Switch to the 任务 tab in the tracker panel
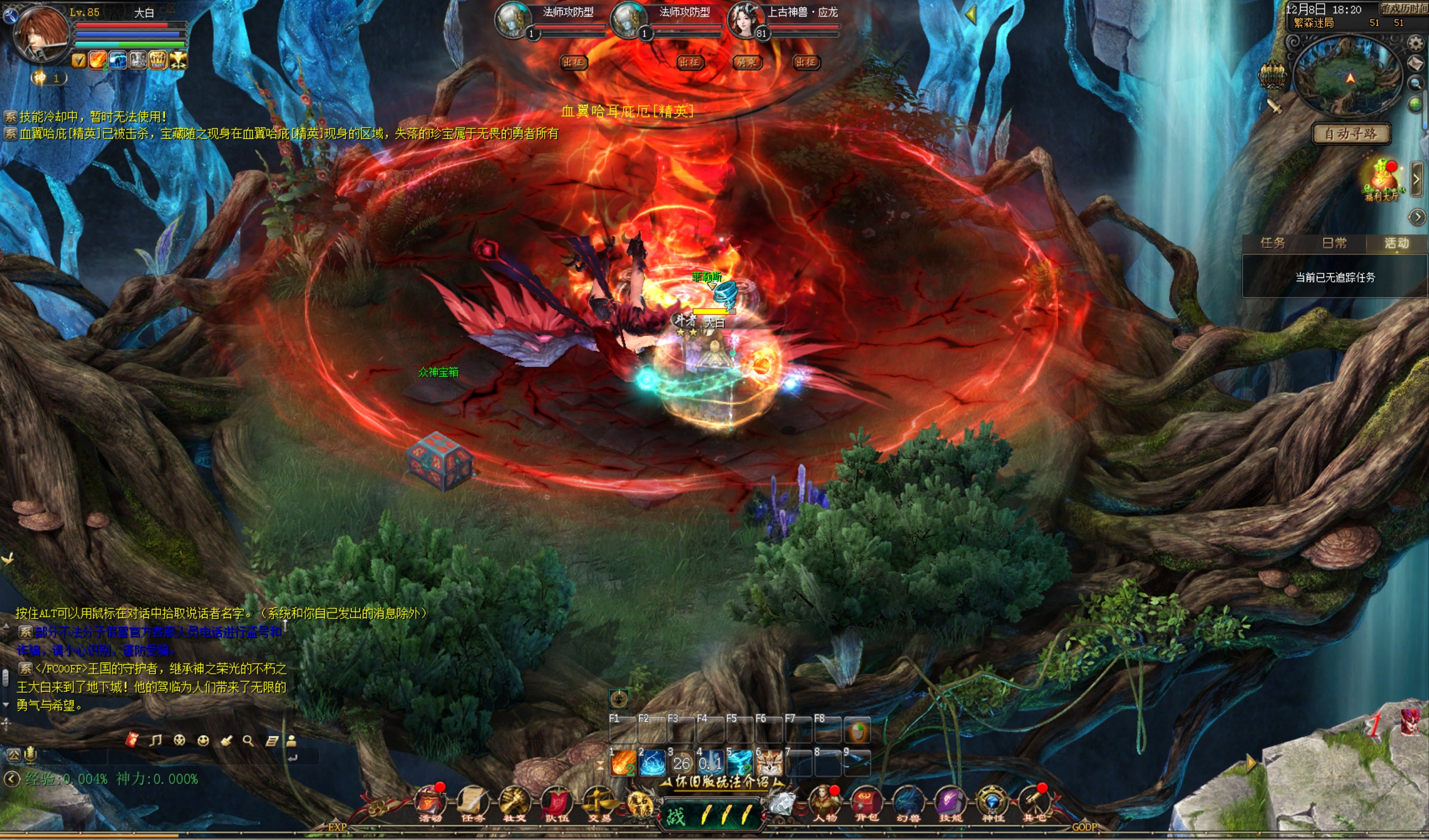Image resolution: width=1429 pixels, height=840 pixels. pos(1273,243)
